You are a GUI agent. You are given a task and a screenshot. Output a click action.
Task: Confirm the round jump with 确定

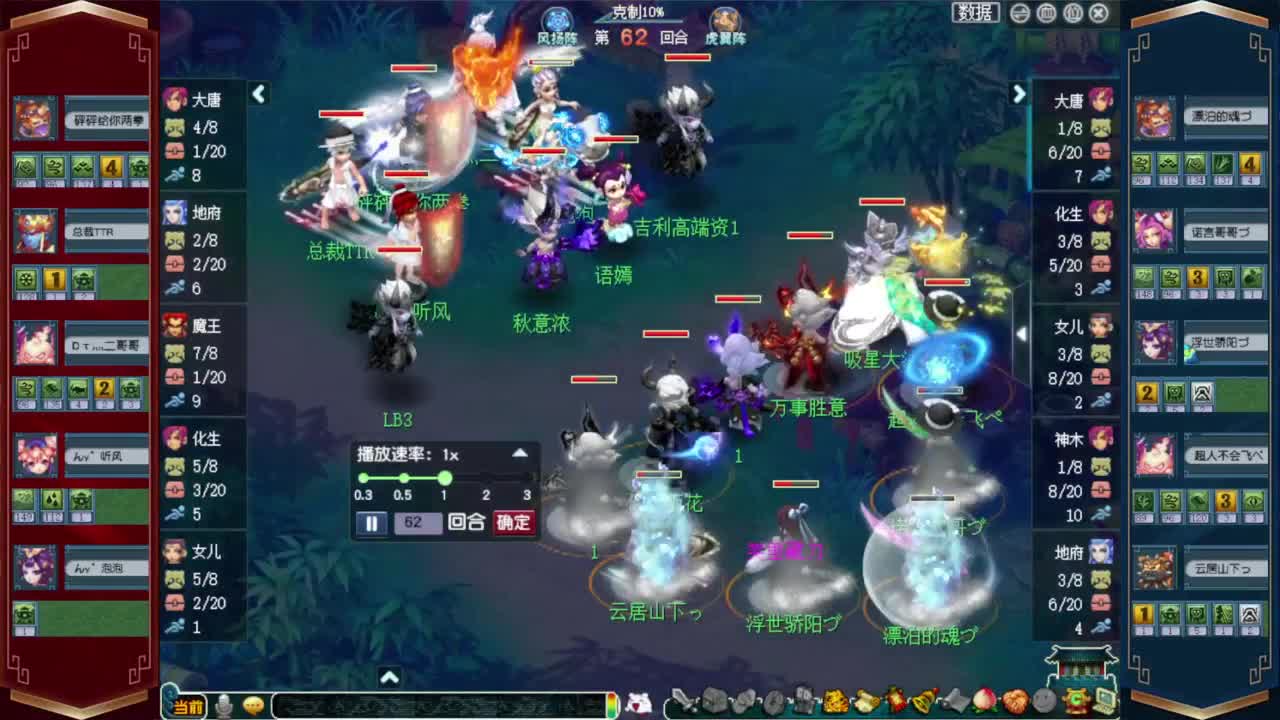pyautogui.click(x=514, y=522)
